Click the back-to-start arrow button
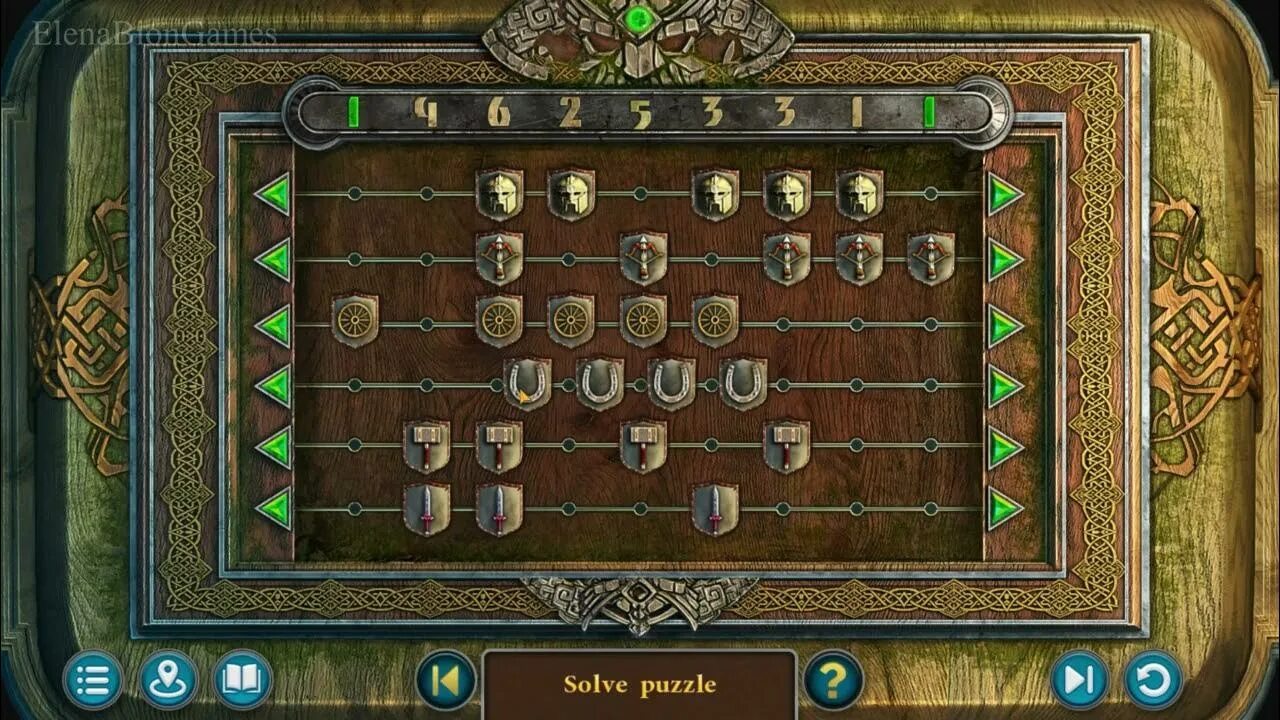Screen dimensions: 1280x720 pyautogui.click(x=446, y=681)
